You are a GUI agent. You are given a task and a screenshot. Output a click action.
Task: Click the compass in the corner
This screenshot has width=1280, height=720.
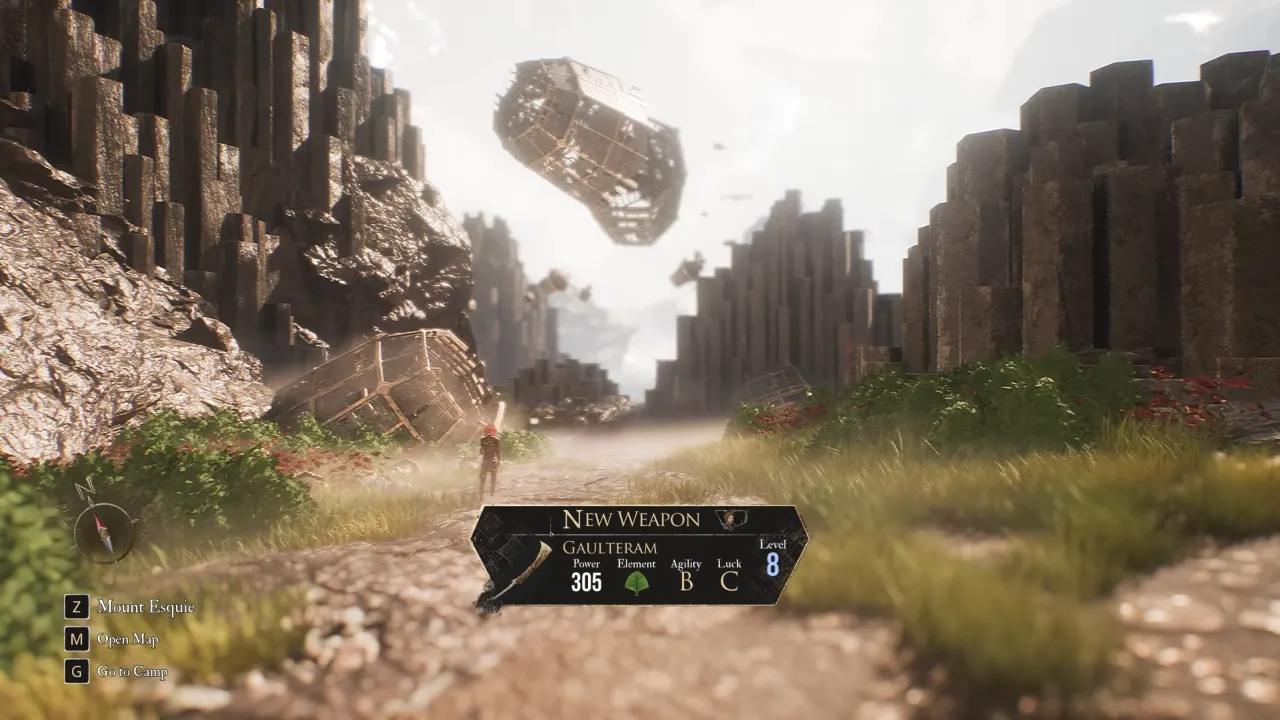[x=103, y=530]
